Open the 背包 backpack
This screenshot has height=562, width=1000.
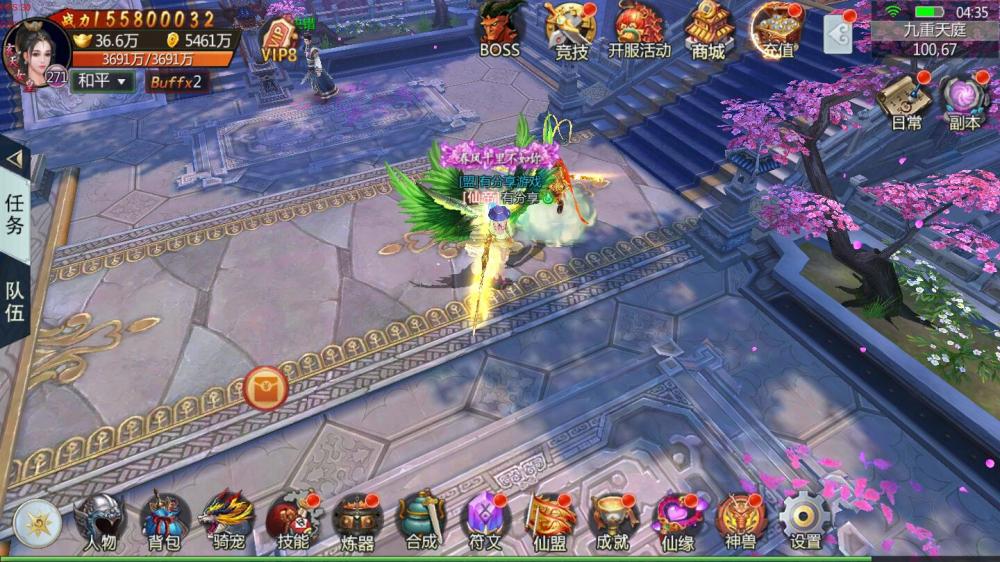(164, 520)
